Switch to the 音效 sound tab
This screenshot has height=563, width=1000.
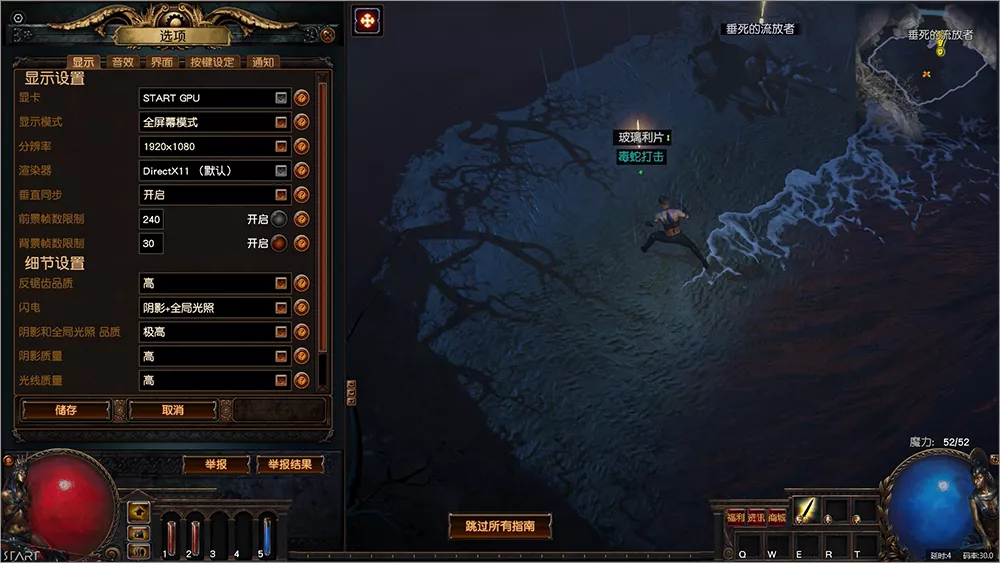click(122, 62)
